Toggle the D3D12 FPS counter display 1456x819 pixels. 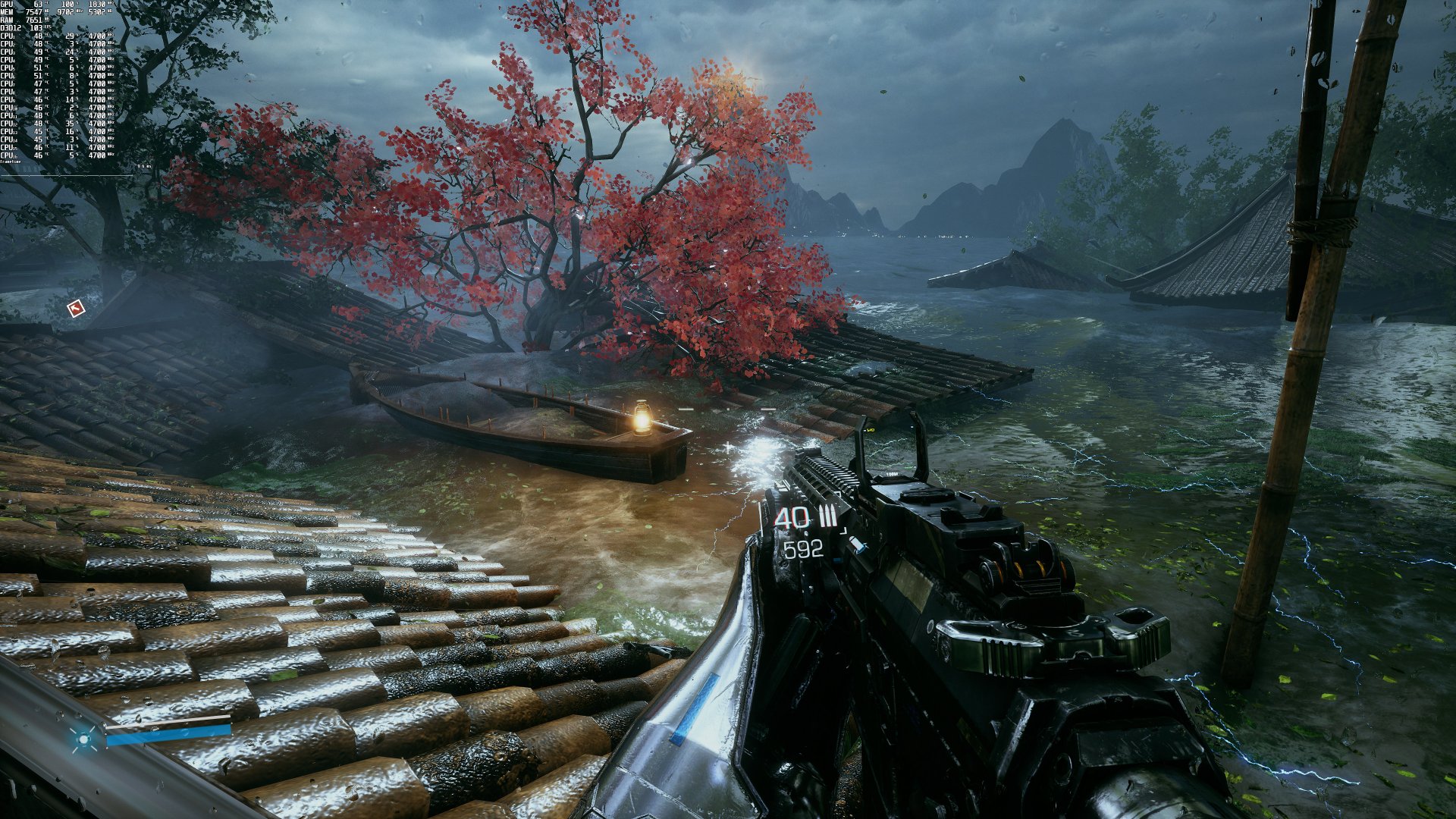(36, 28)
